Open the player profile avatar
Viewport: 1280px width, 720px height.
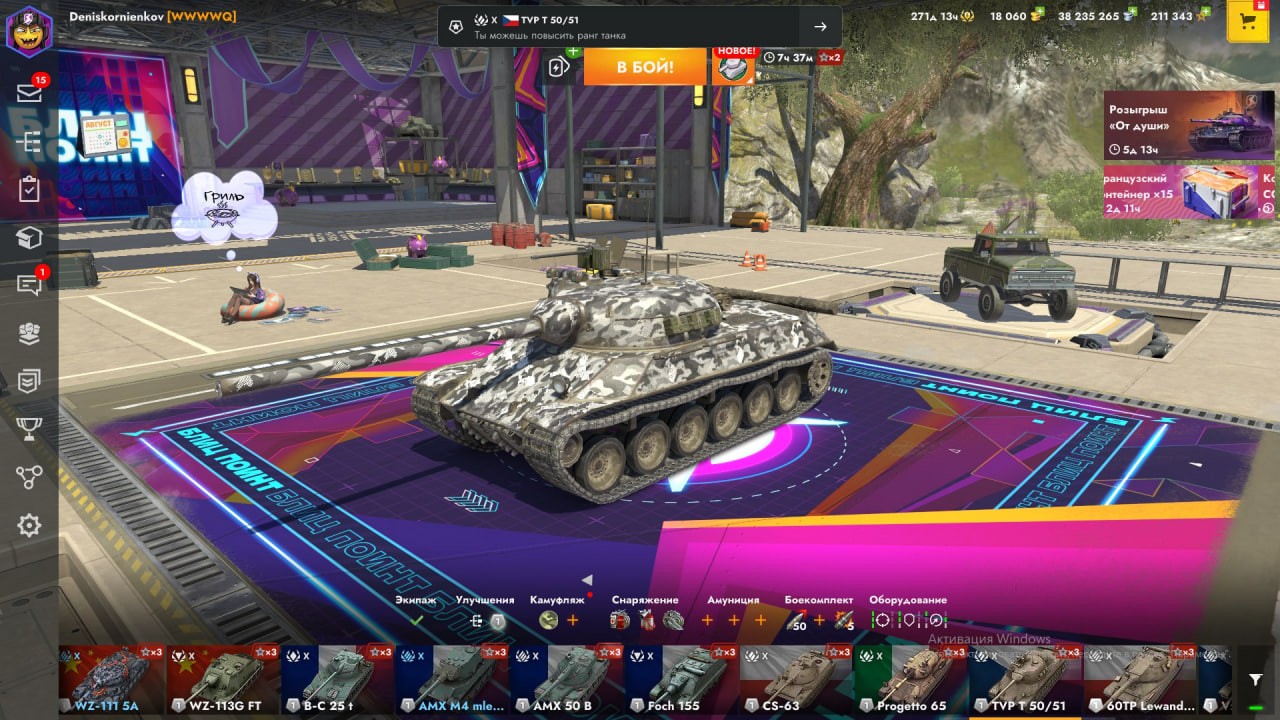29,30
